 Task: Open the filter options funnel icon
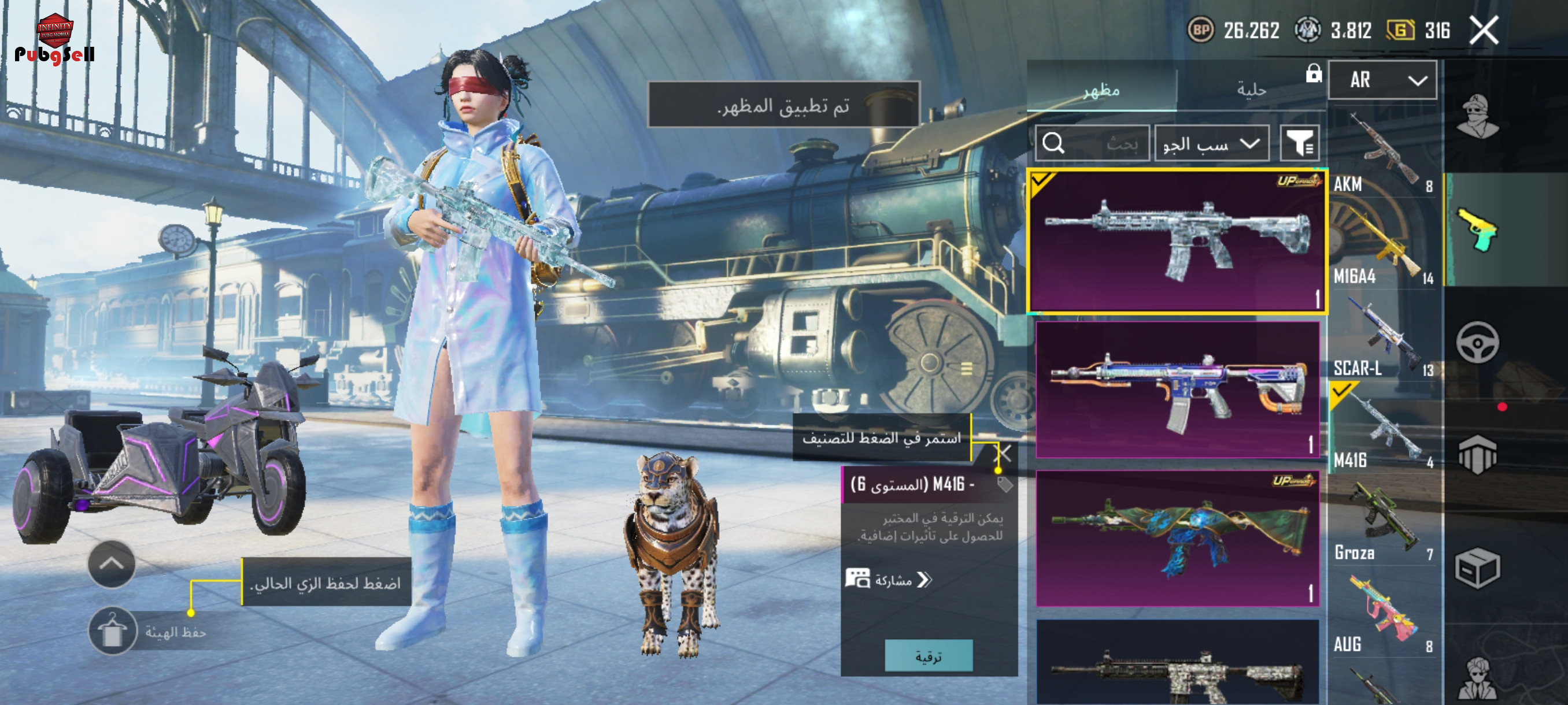pos(1299,143)
